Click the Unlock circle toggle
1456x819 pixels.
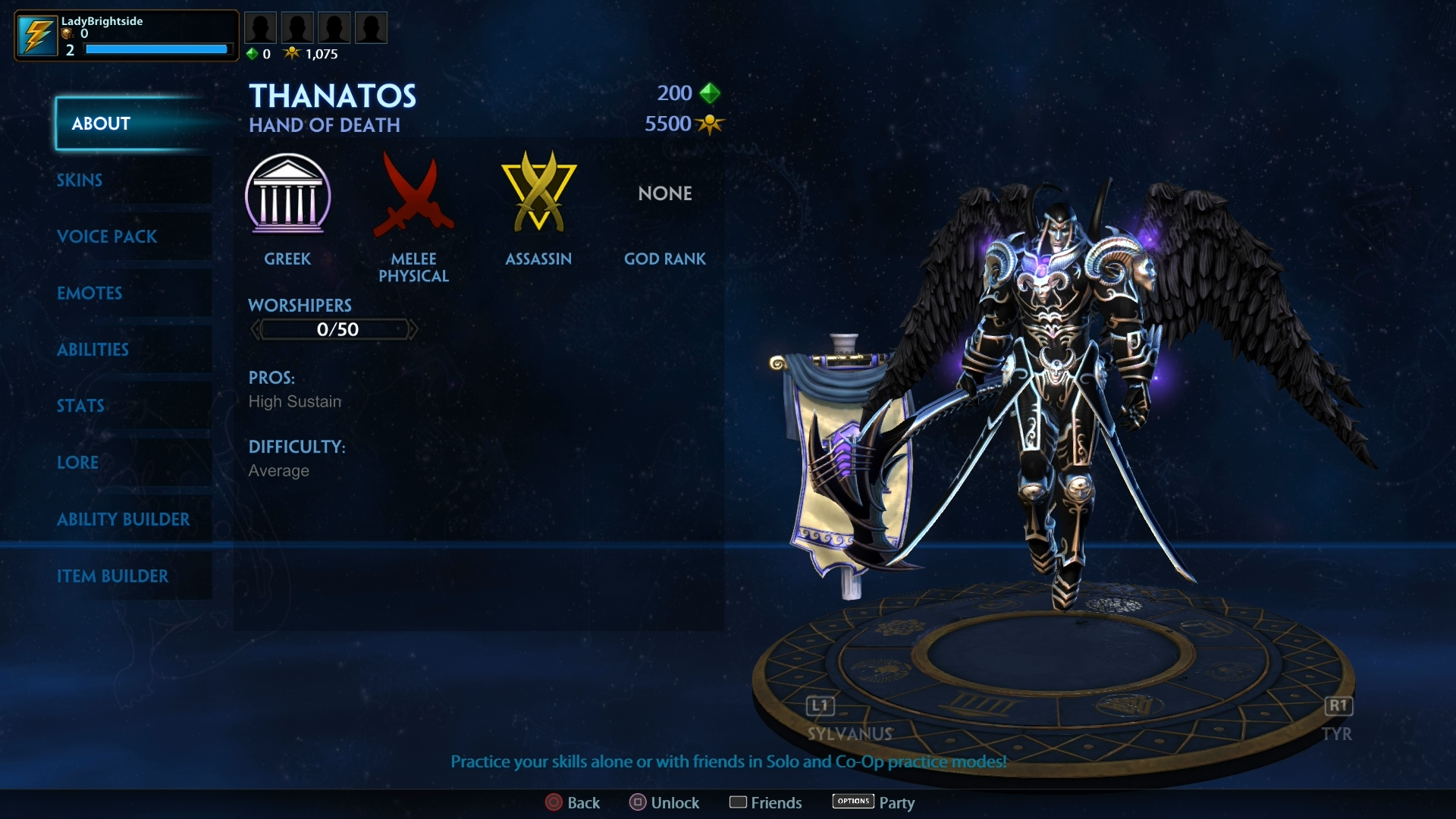coord(637,802)
